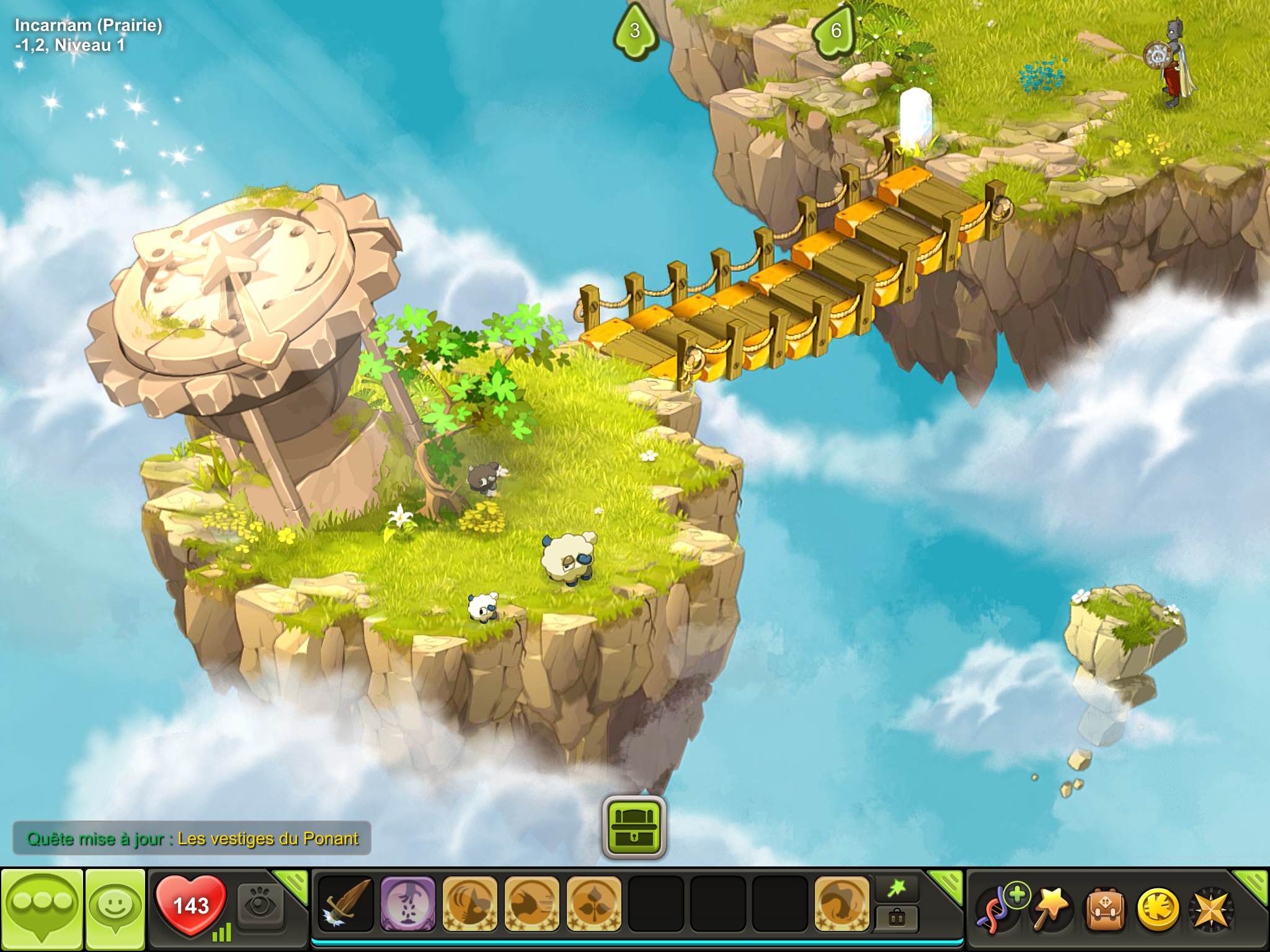Use the dashing claw spell

(531, 904)
